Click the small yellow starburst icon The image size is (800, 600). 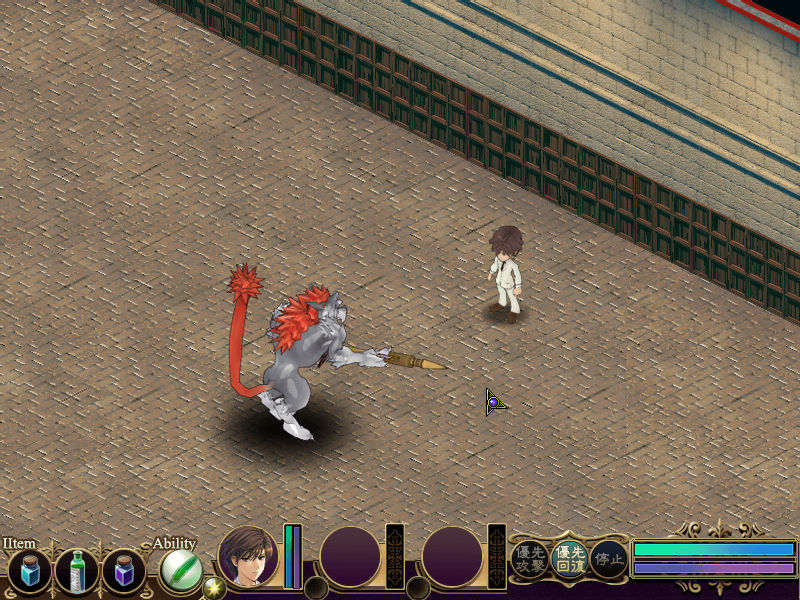tap(212, 588)
